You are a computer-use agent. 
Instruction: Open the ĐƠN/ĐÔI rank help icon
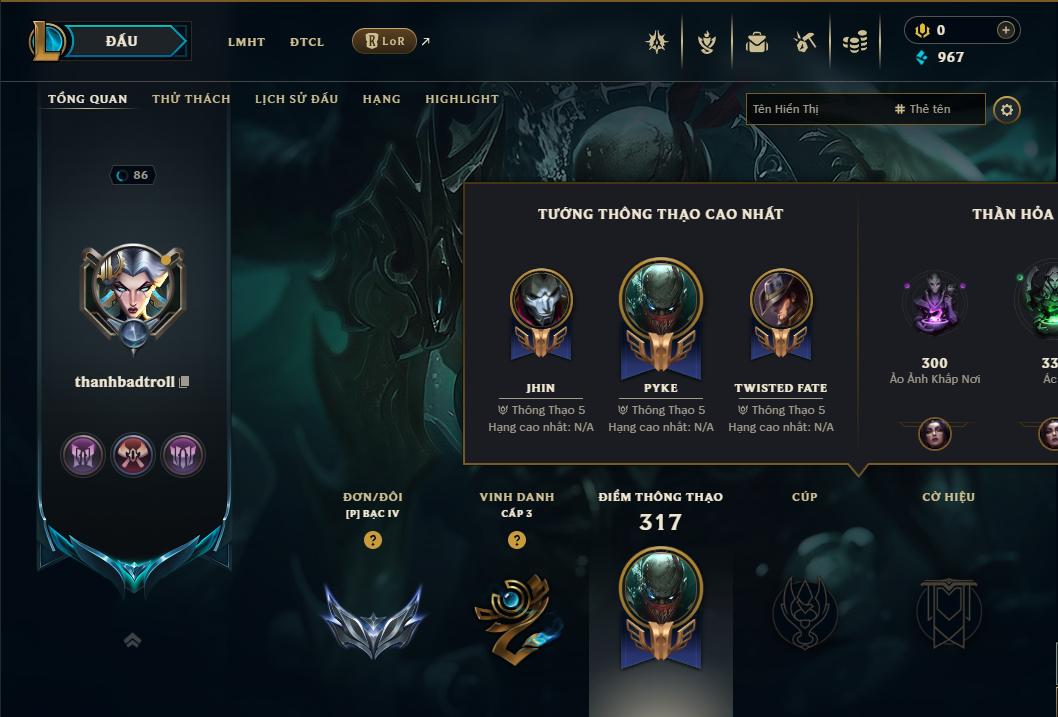[x=373, y=540]
